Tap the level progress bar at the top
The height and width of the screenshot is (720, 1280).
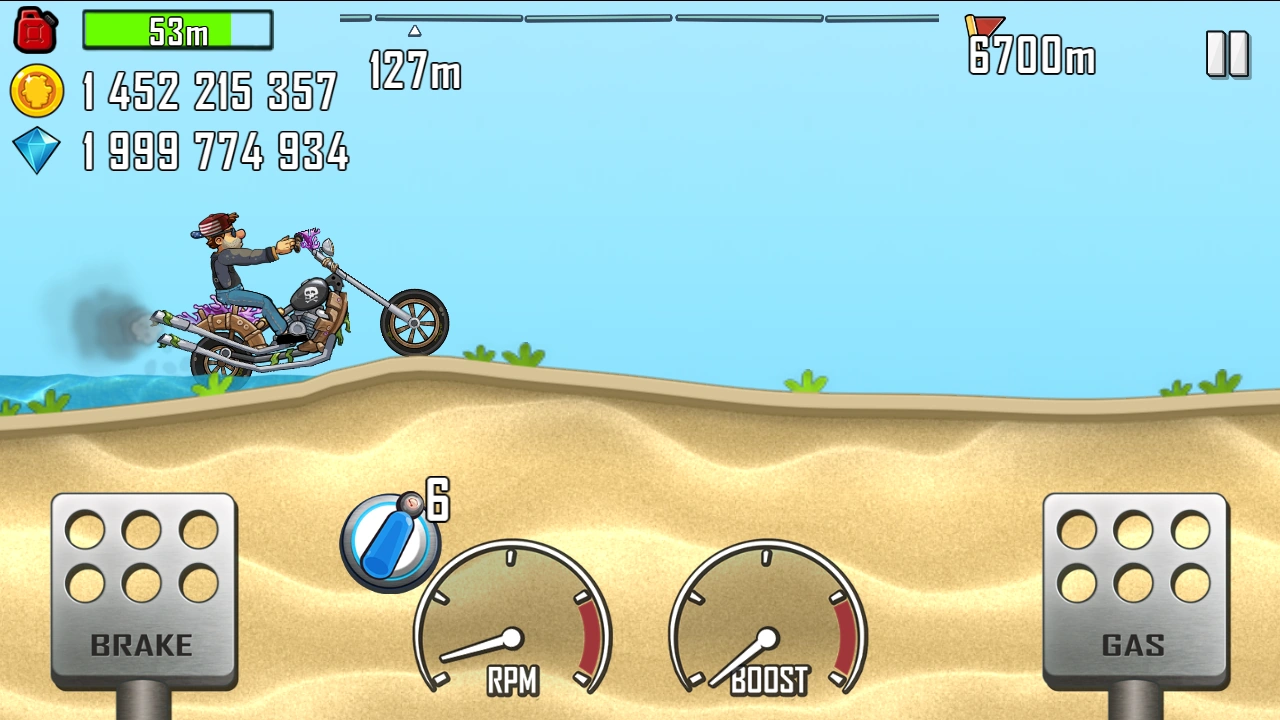640,17
